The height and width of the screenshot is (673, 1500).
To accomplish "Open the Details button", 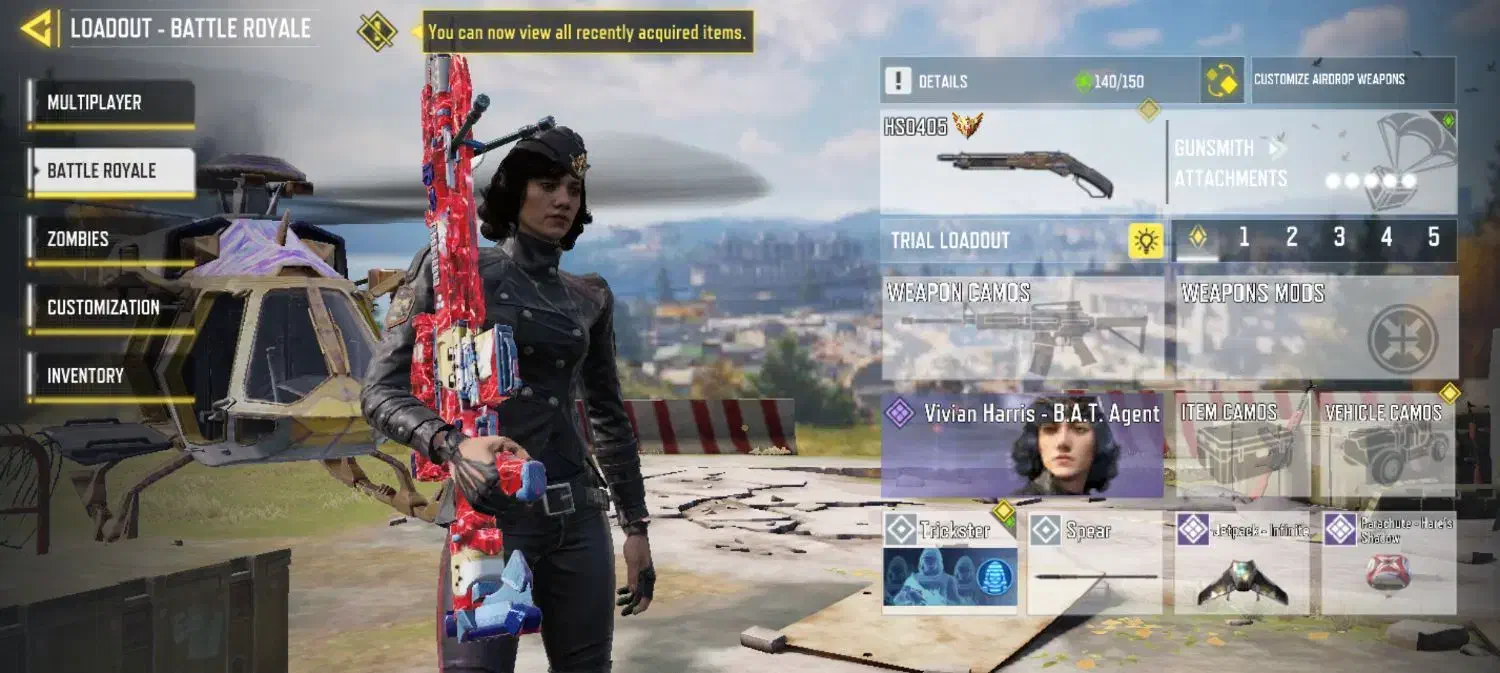I will click(x=1040, y=81).
